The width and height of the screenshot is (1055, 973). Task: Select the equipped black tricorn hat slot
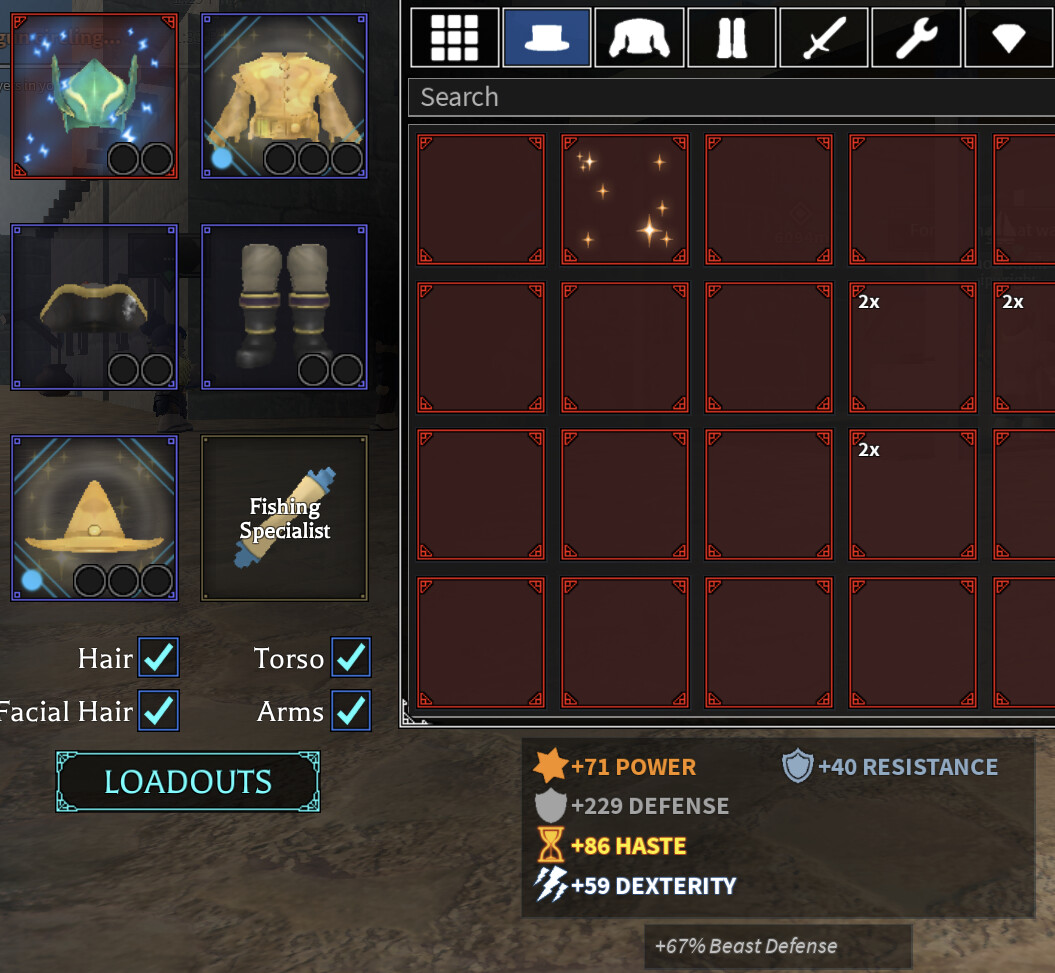(x=94, y=307)
